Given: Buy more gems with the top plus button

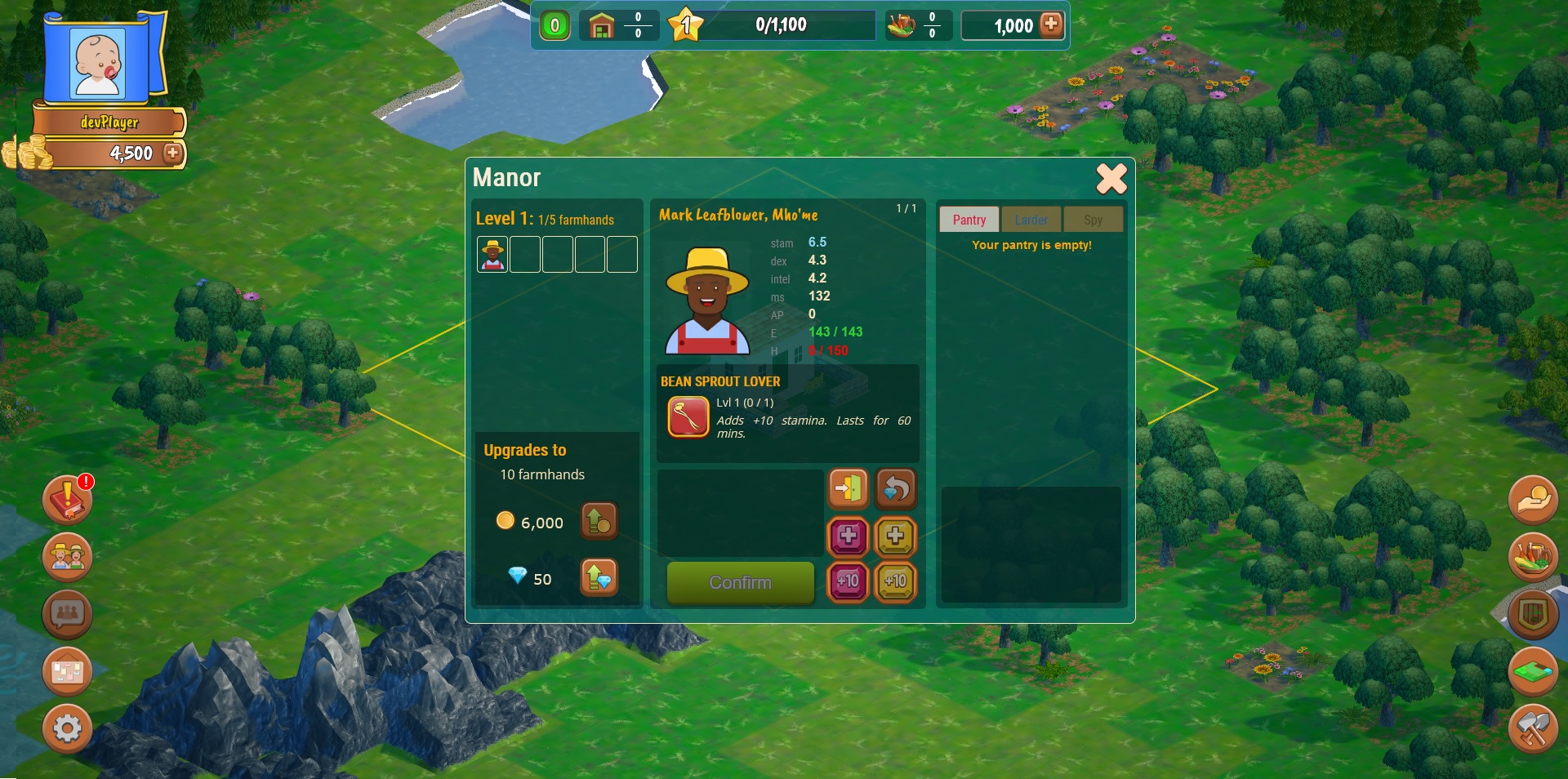Looking at the screenshot, I should tap(1051, 24).
